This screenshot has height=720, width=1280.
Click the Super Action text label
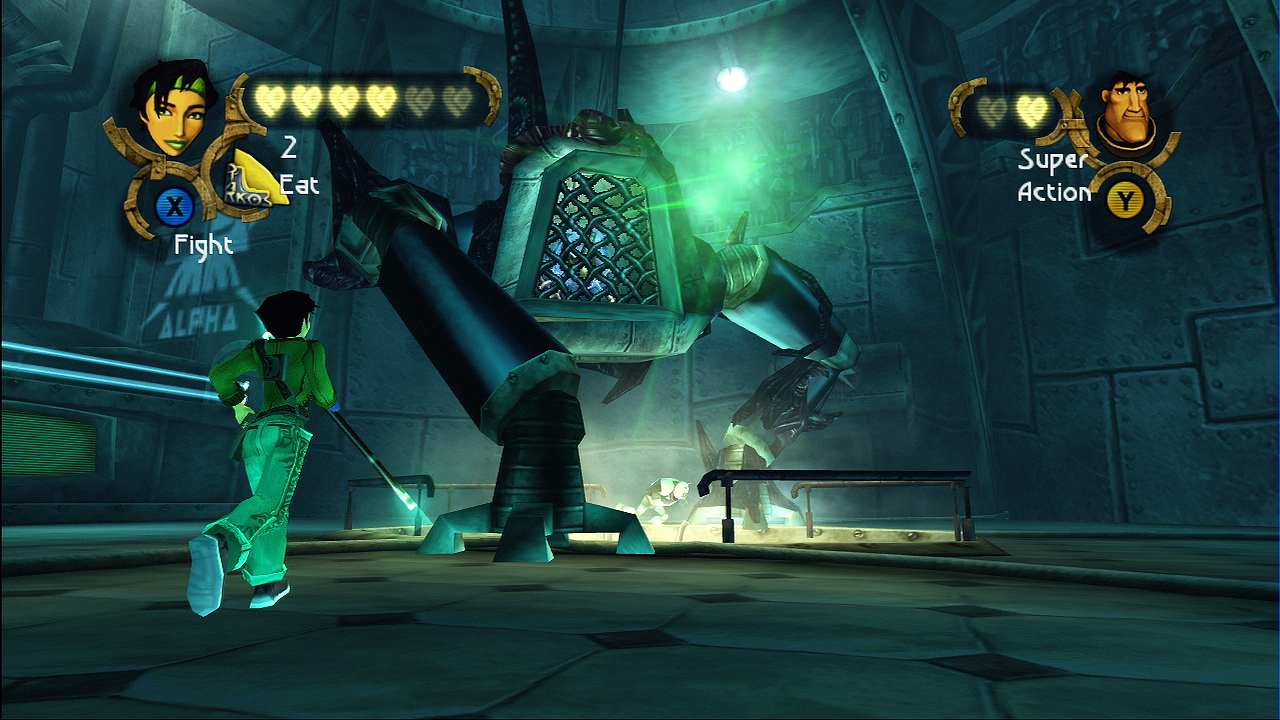1053,175
